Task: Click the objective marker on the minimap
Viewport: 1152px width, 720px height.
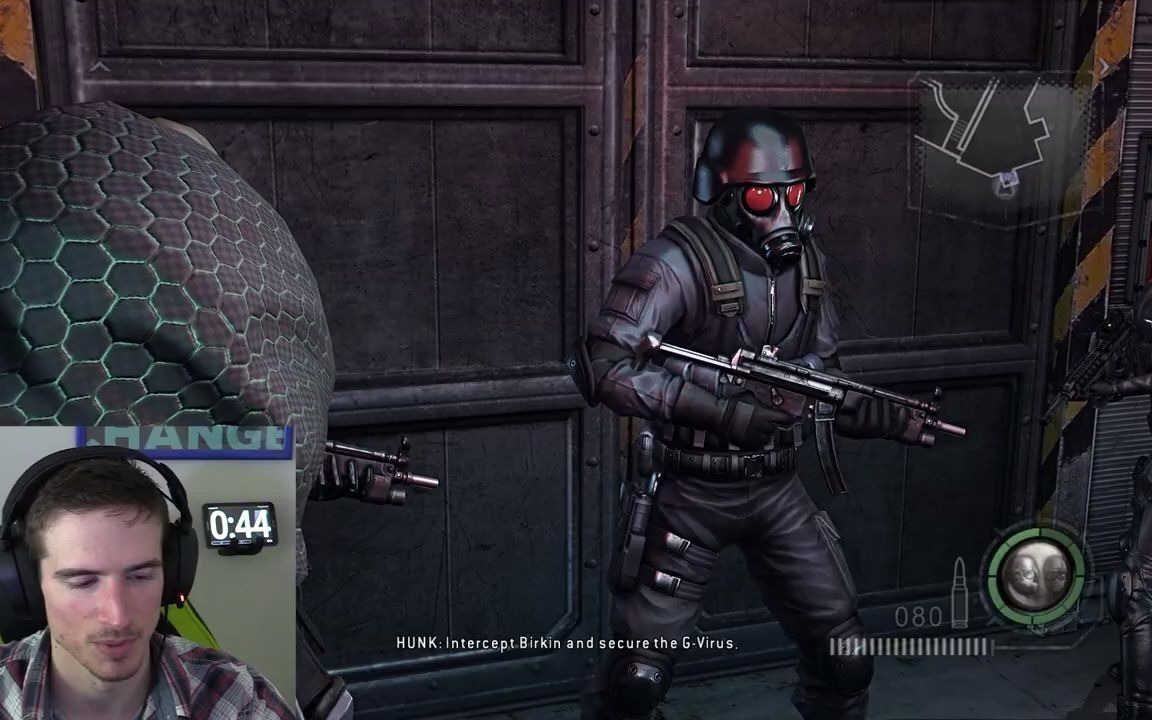Action: click(1008, 180)
